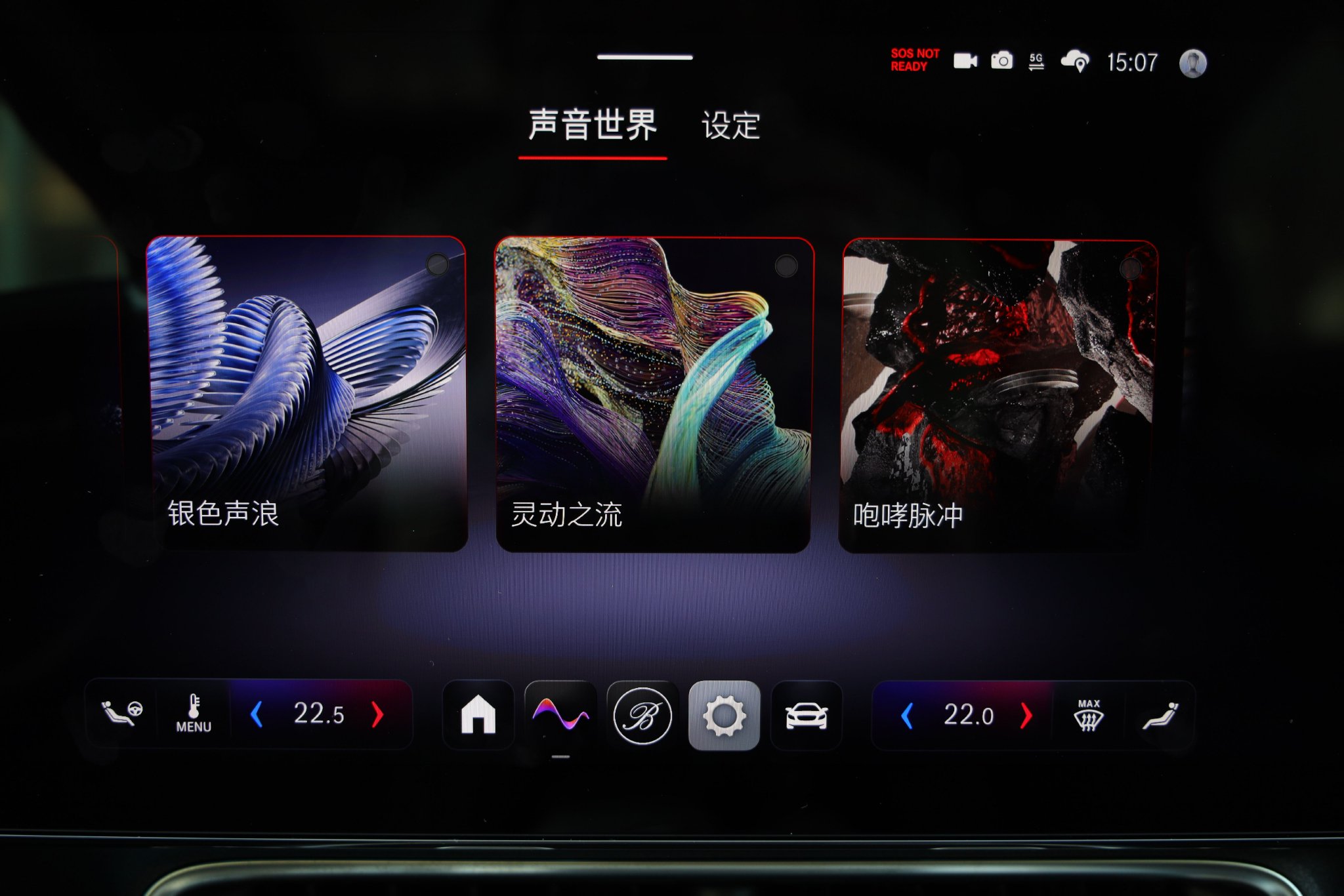This screenshot has width=1344, height=896.
Task: Open the user profile avatar
Action: [x=1192, y=63]
